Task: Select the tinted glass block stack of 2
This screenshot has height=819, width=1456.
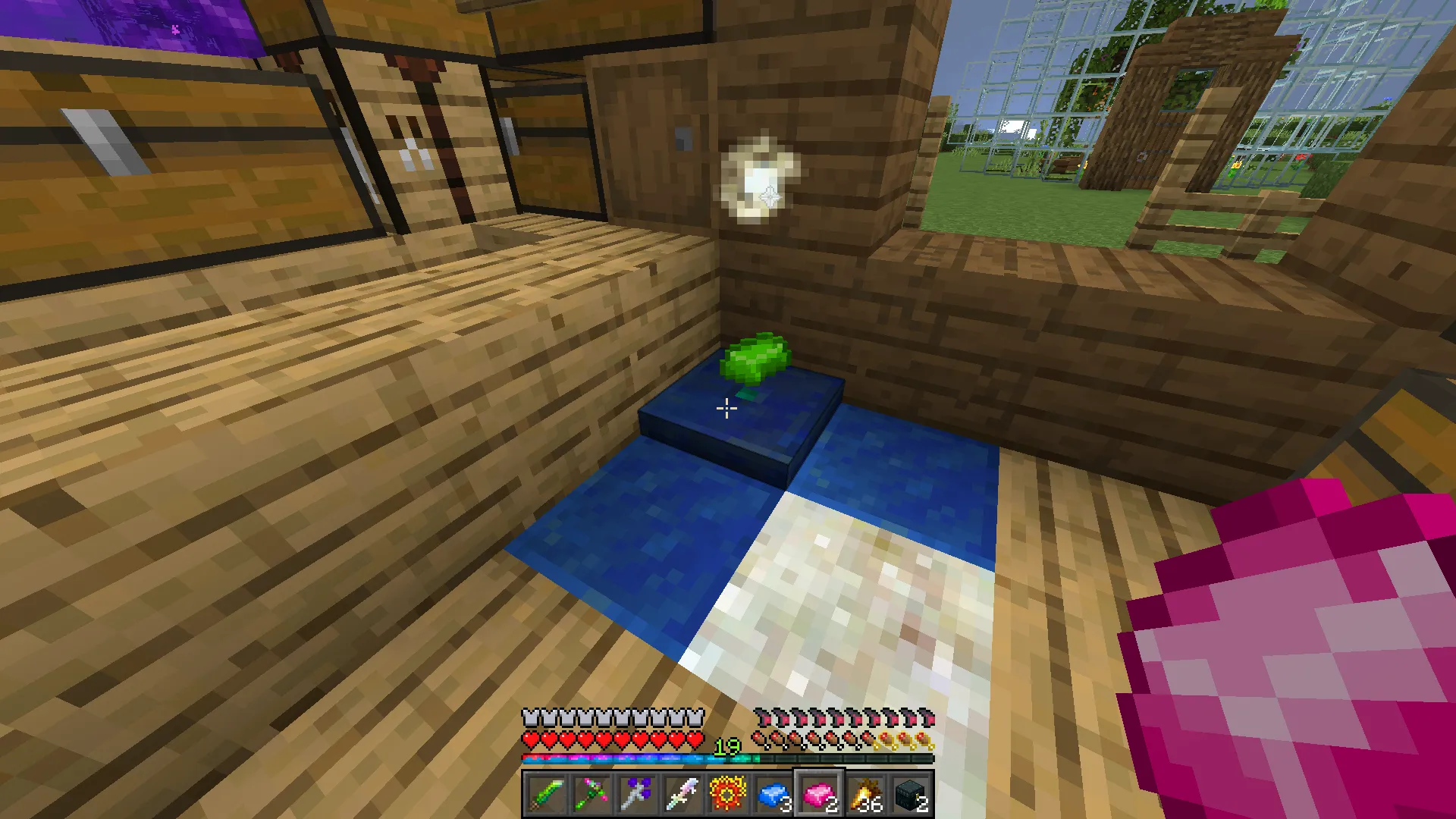Action: click(x=911, y=793)
